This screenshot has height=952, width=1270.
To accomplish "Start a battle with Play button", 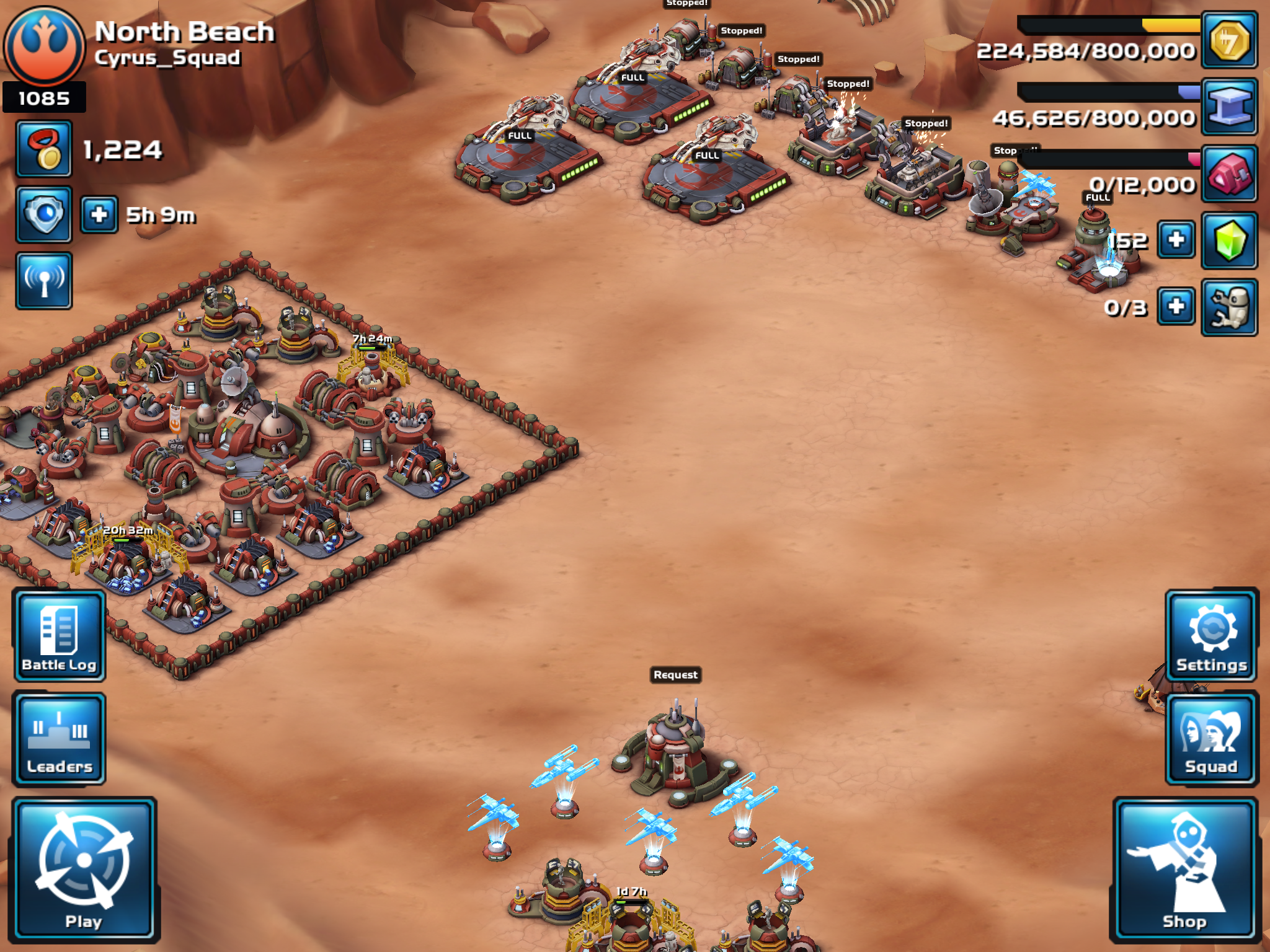I will click(x=84, y=868).
